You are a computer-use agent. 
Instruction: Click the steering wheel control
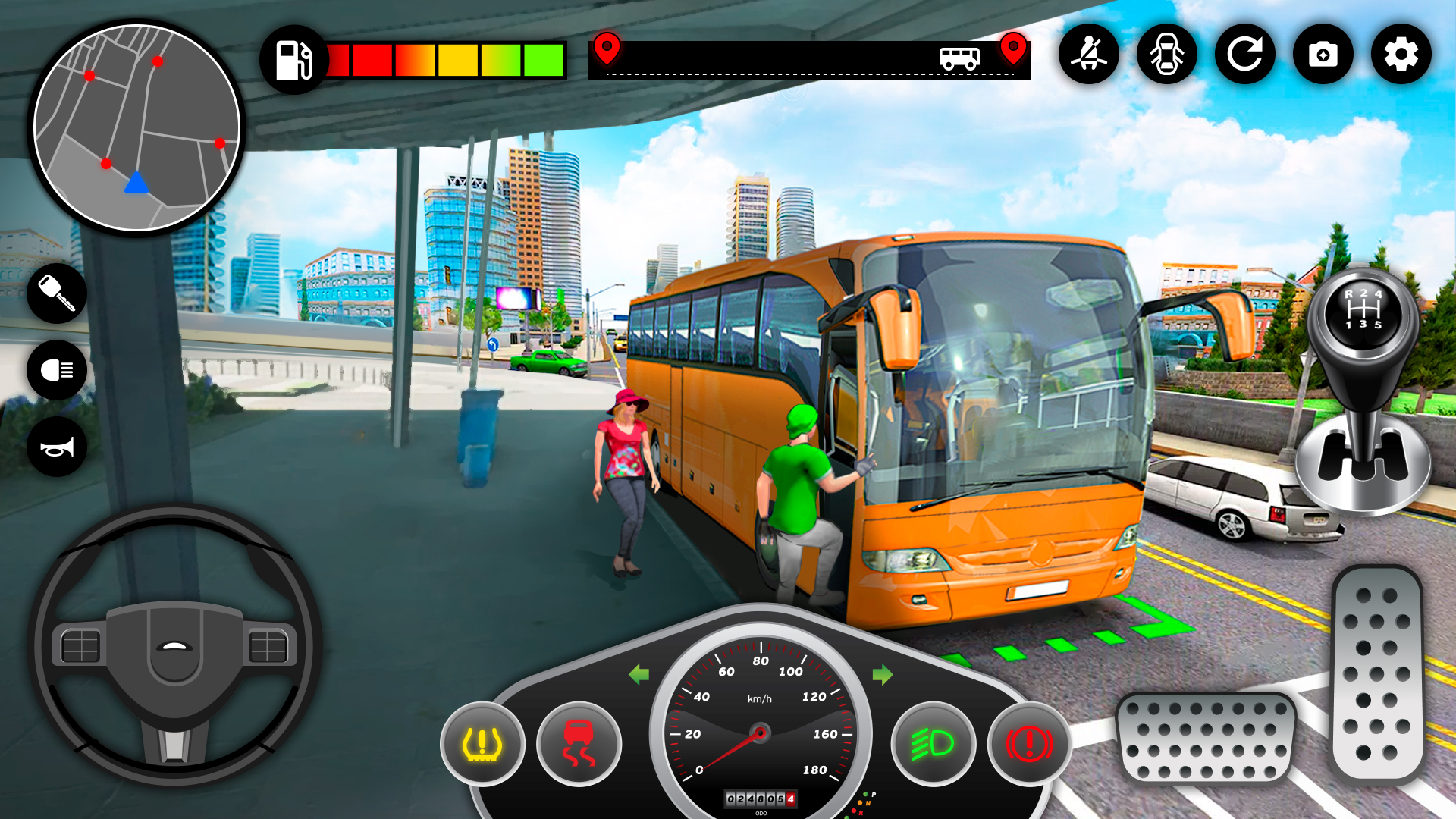tap(174, 645)
